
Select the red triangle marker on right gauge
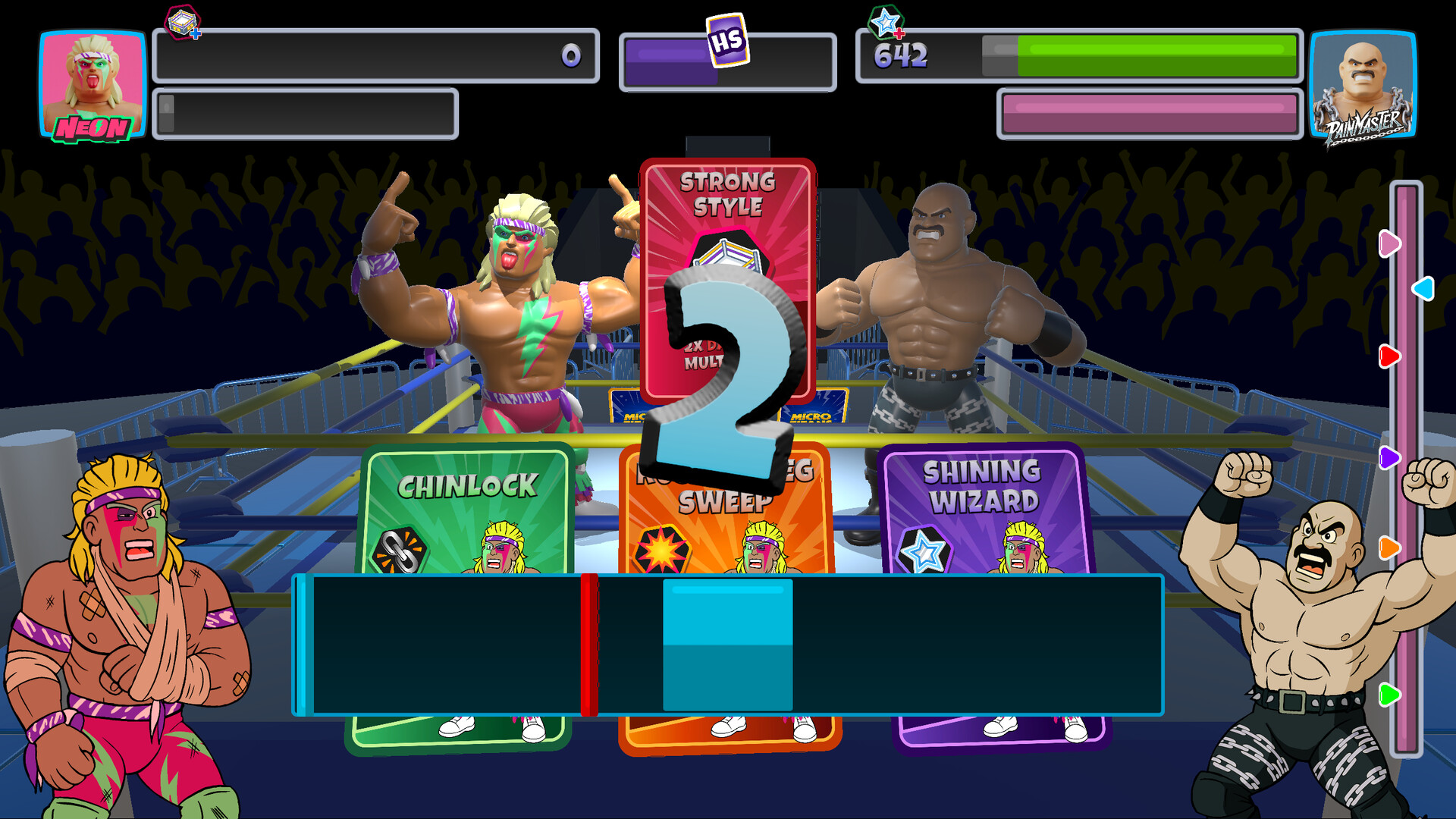(x=1389, y=356)
